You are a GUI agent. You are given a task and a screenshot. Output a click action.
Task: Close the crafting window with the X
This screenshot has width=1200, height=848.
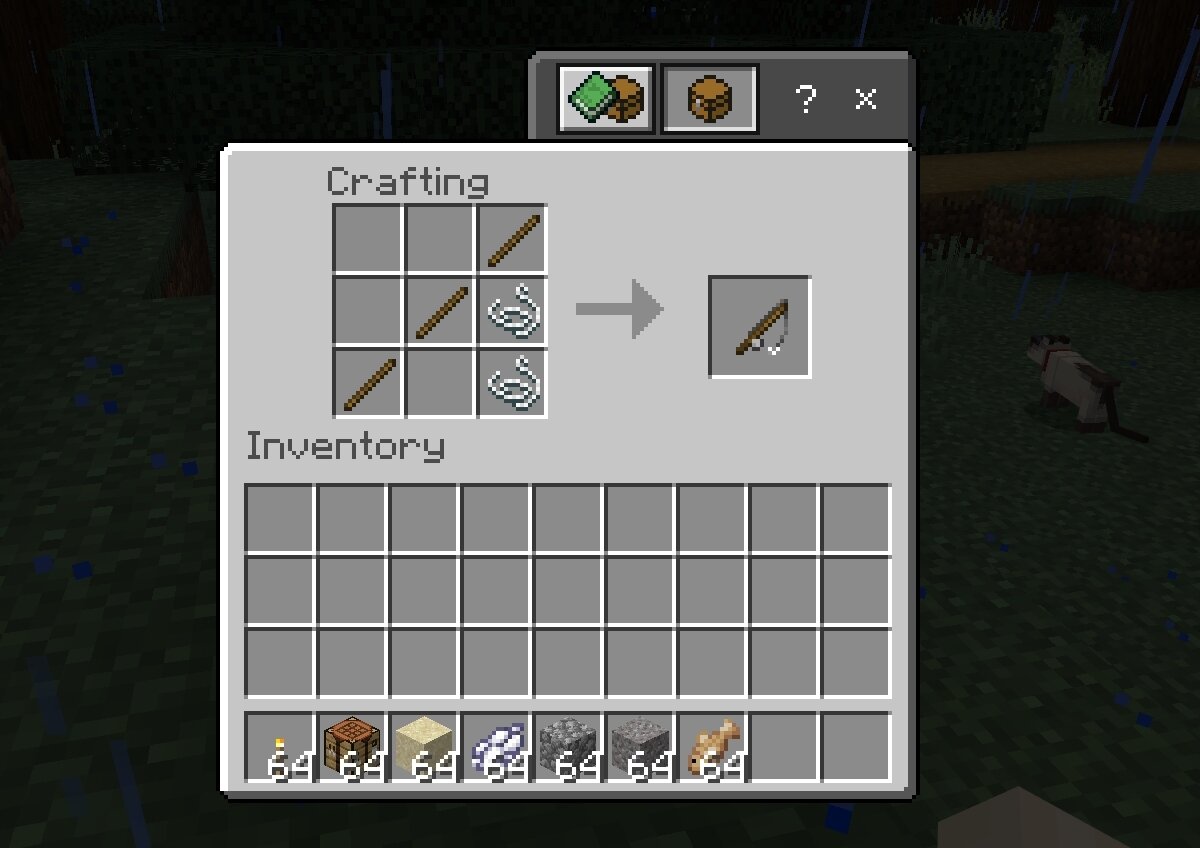click(x=866, y=99)
